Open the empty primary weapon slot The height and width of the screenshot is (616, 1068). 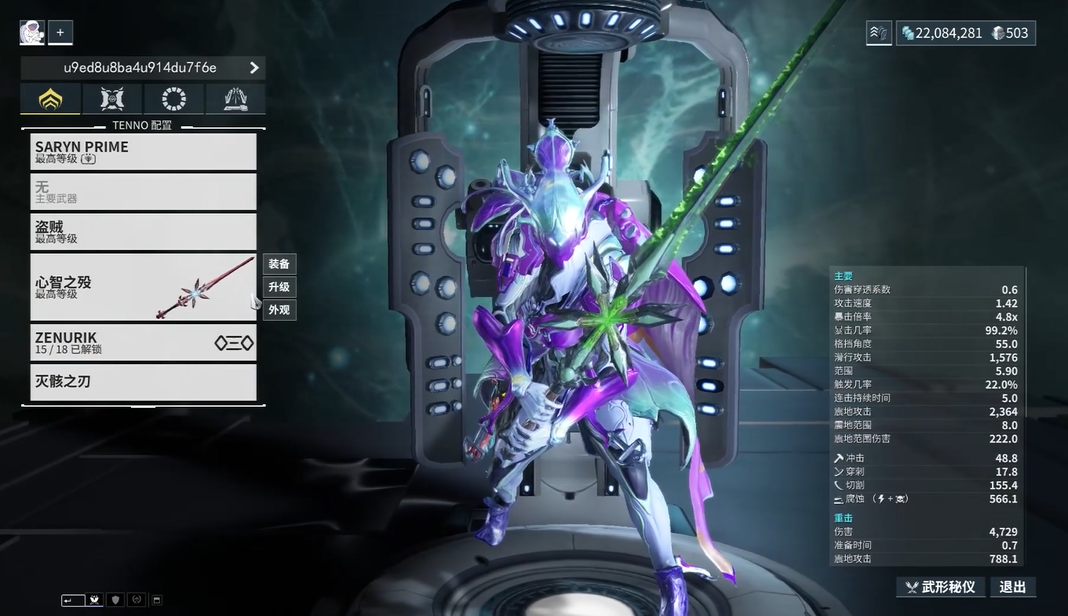(143, 192)
